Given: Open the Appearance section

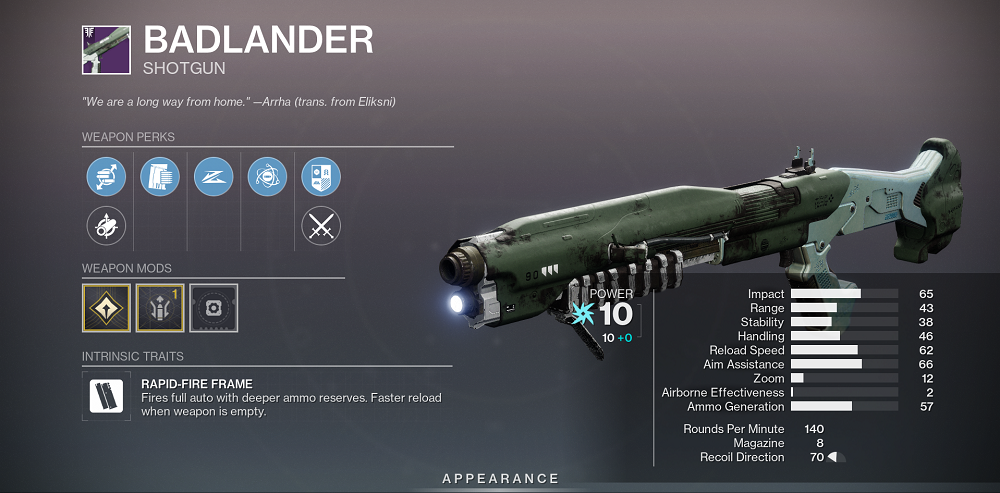Looking at the screenshot, I should click(501, 479).
